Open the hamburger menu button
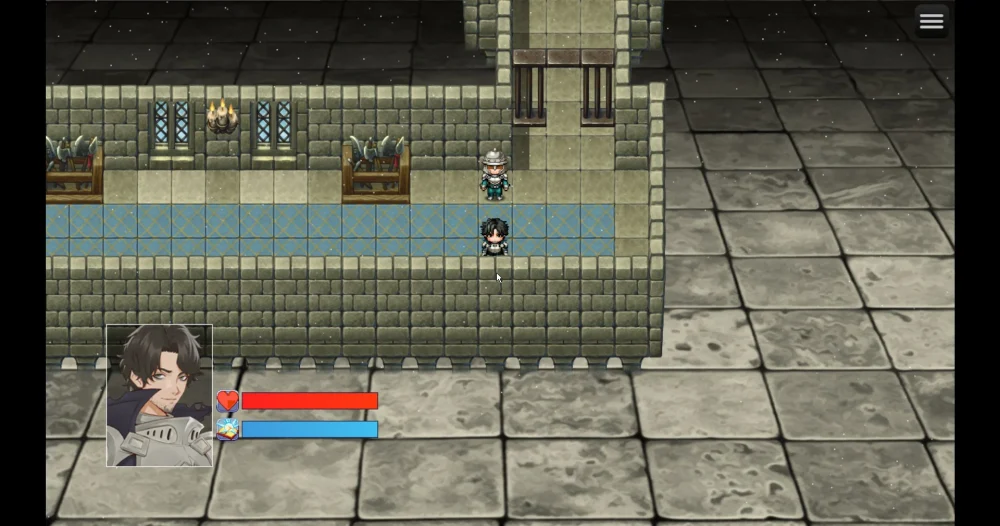The height and width of the screenshot is (526, 1000). [931, 22]
